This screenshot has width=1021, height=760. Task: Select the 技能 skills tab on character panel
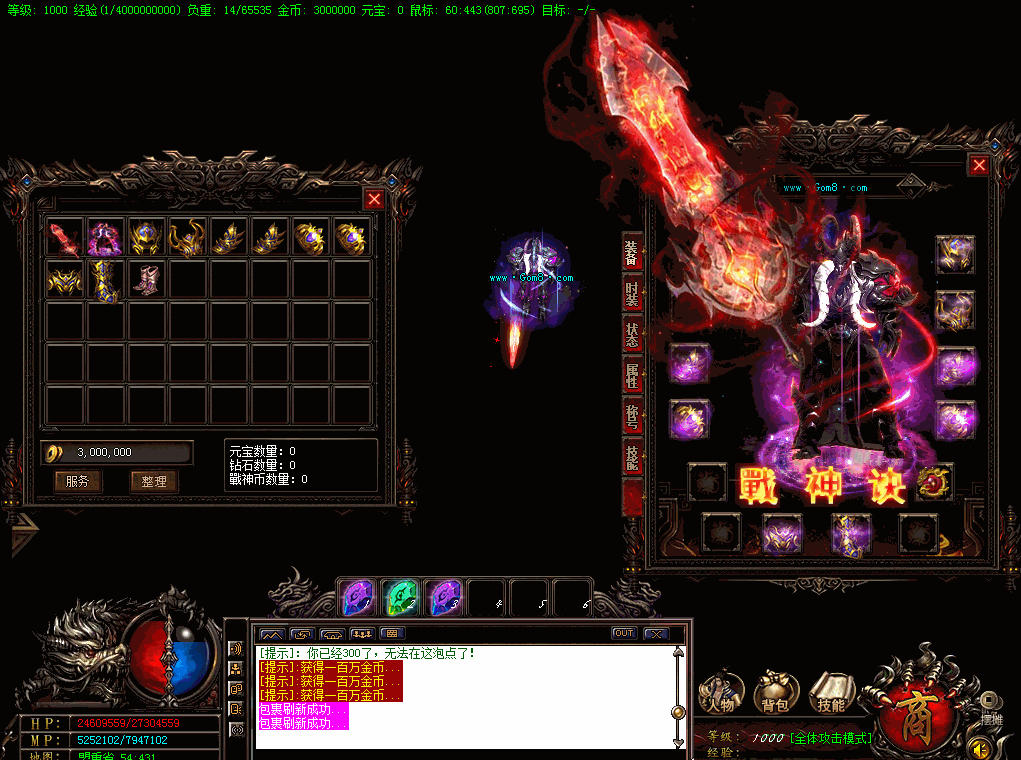632,458
